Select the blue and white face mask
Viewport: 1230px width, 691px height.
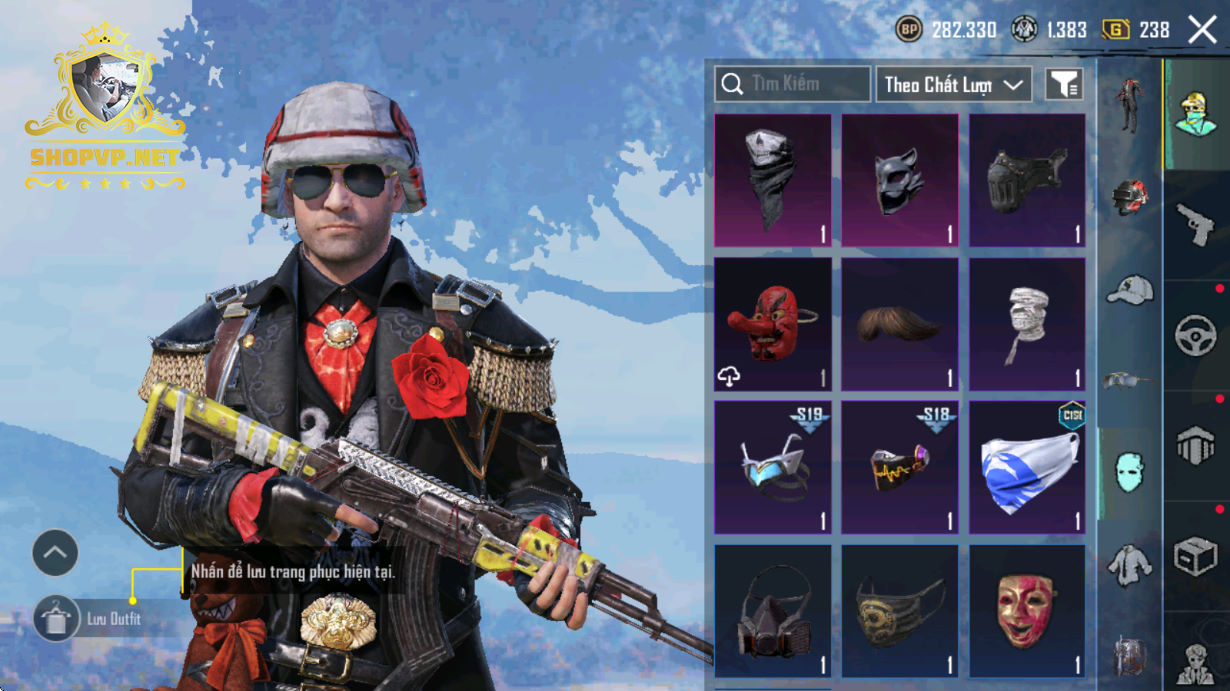[x=1027, y=468]
